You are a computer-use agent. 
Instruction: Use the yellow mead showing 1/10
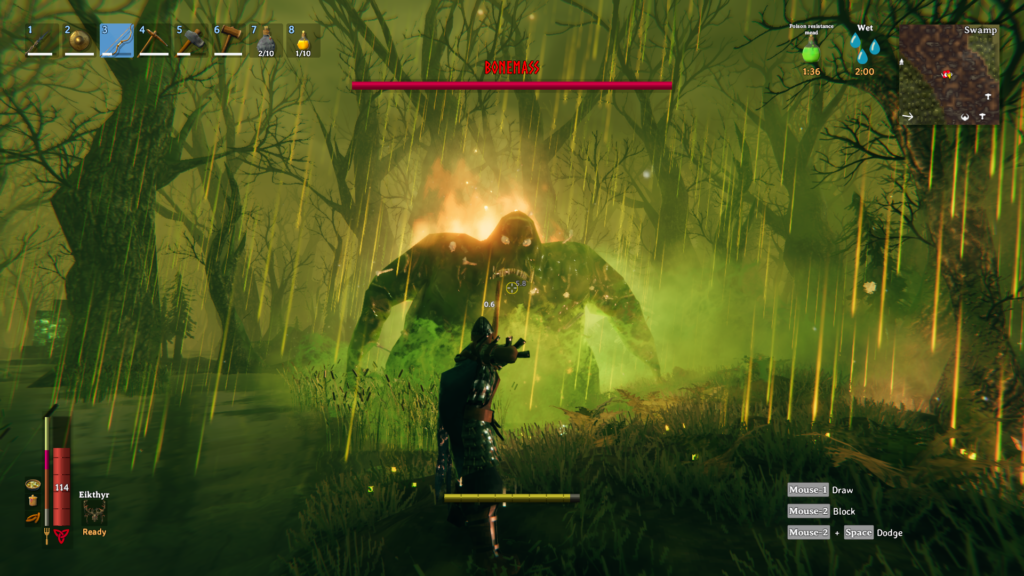pos(303,41)
